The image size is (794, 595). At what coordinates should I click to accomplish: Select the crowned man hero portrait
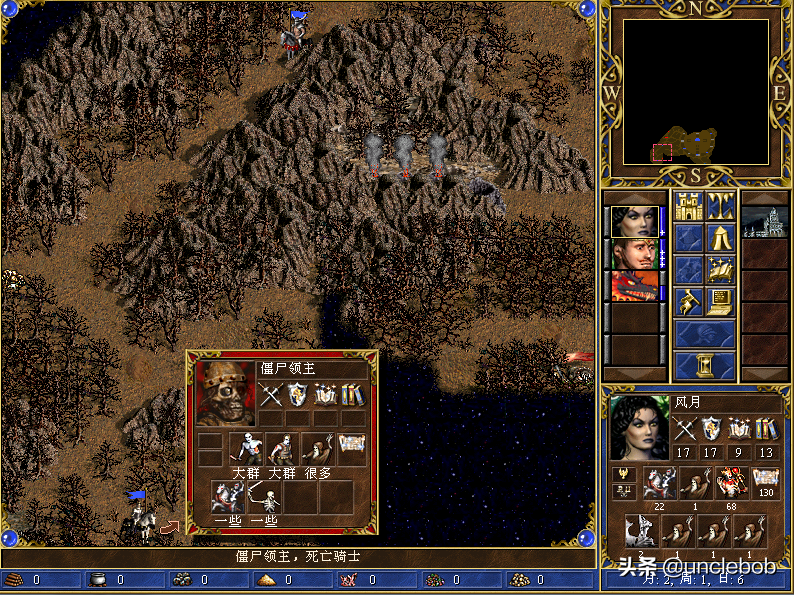click(x=636, y=254)
